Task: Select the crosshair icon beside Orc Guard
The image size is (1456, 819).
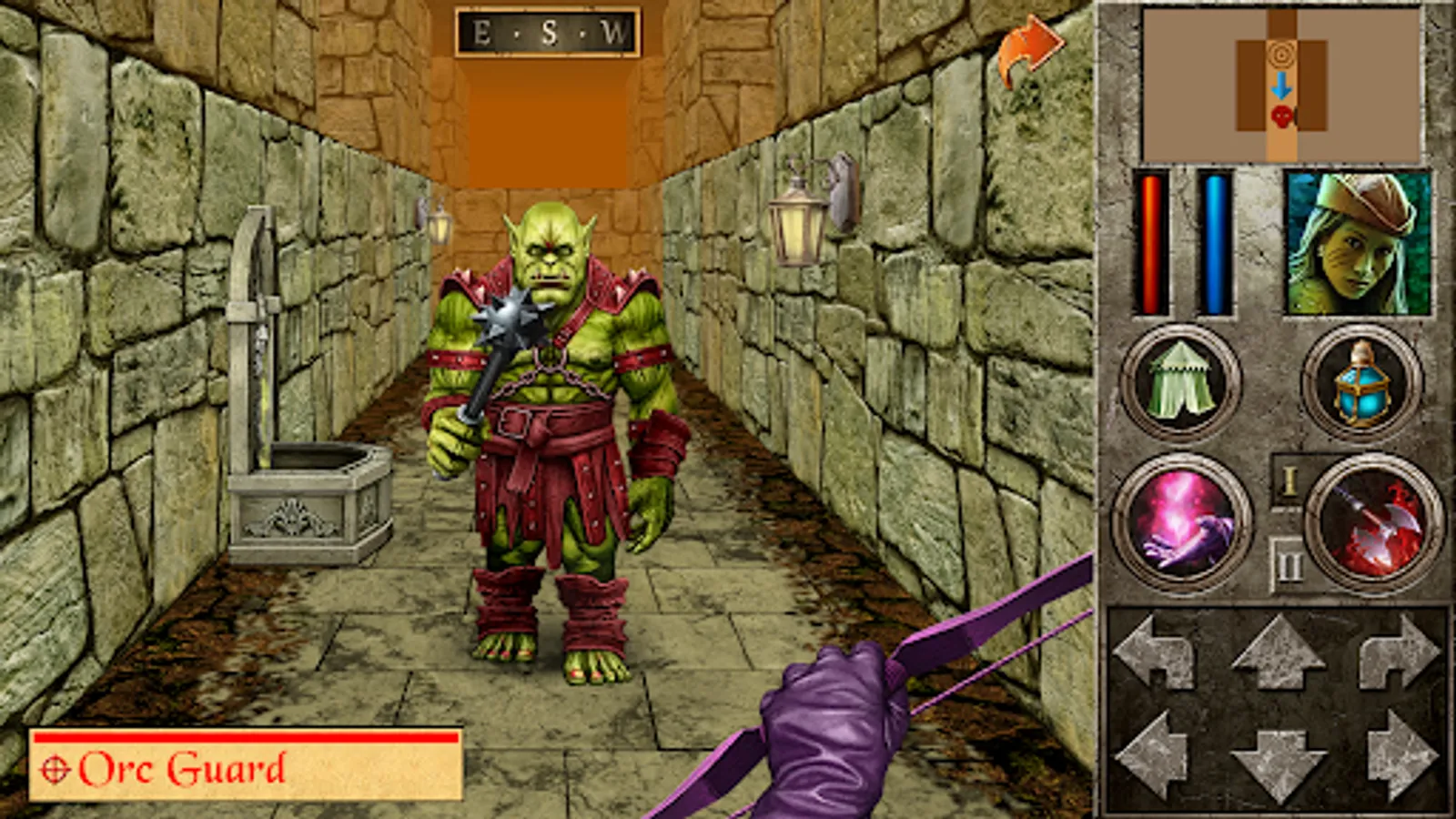Action: coord(55,769)
